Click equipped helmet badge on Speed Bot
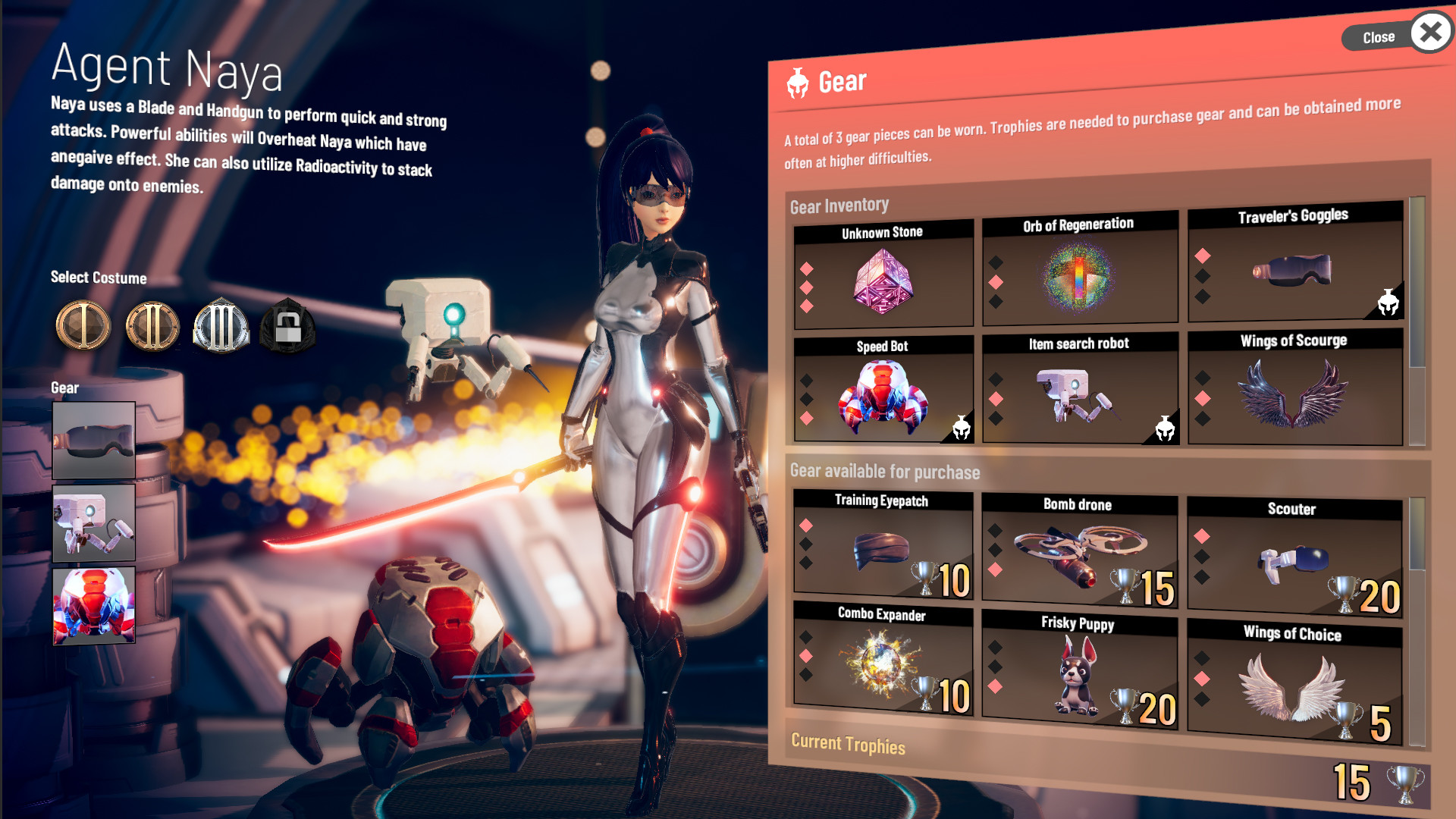Viewport: 1456px width, 819px height. pyautogui.click(x=960, y=428)
